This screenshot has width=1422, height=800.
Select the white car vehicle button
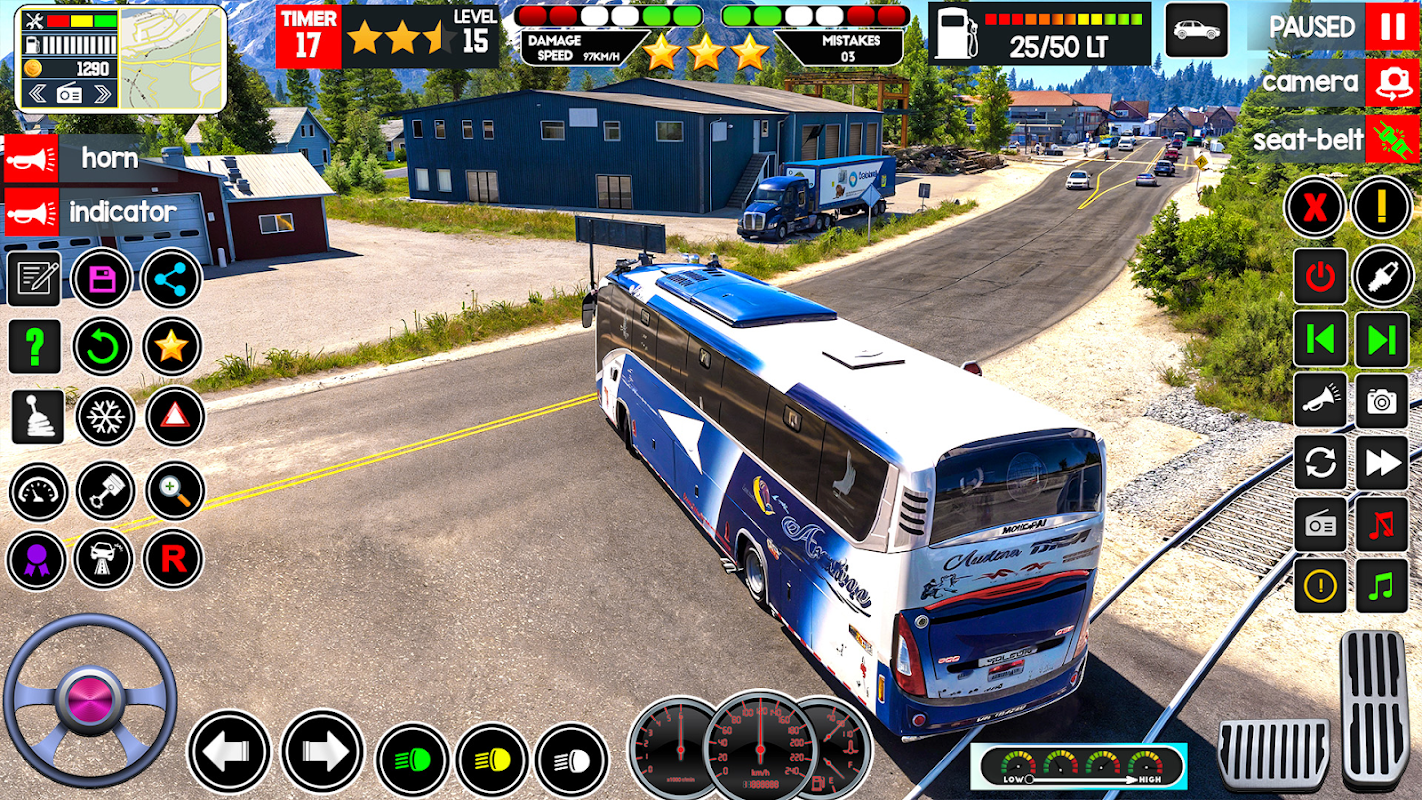[x=1196, y=30]
